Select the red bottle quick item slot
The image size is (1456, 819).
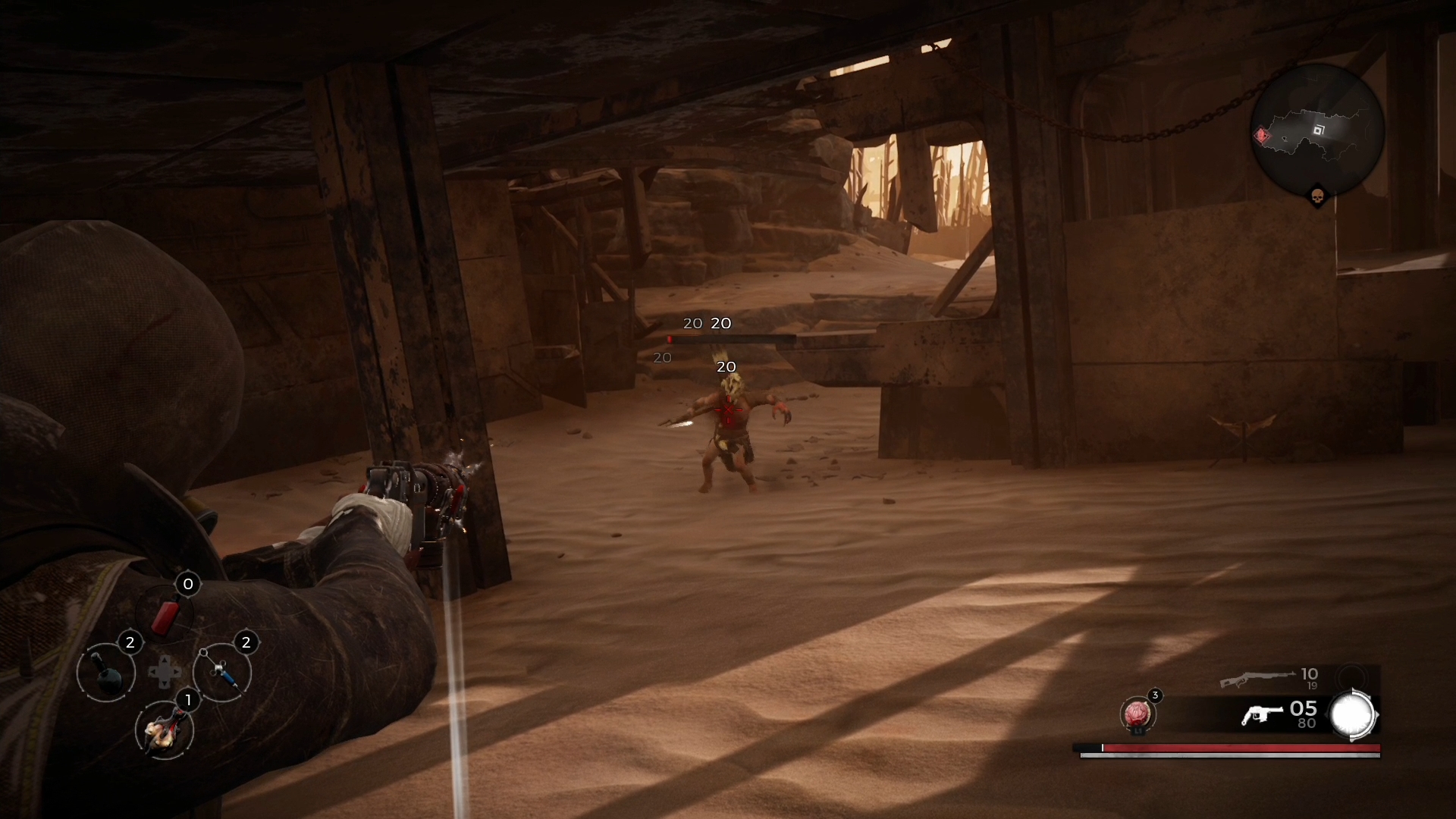coord(165,613)
